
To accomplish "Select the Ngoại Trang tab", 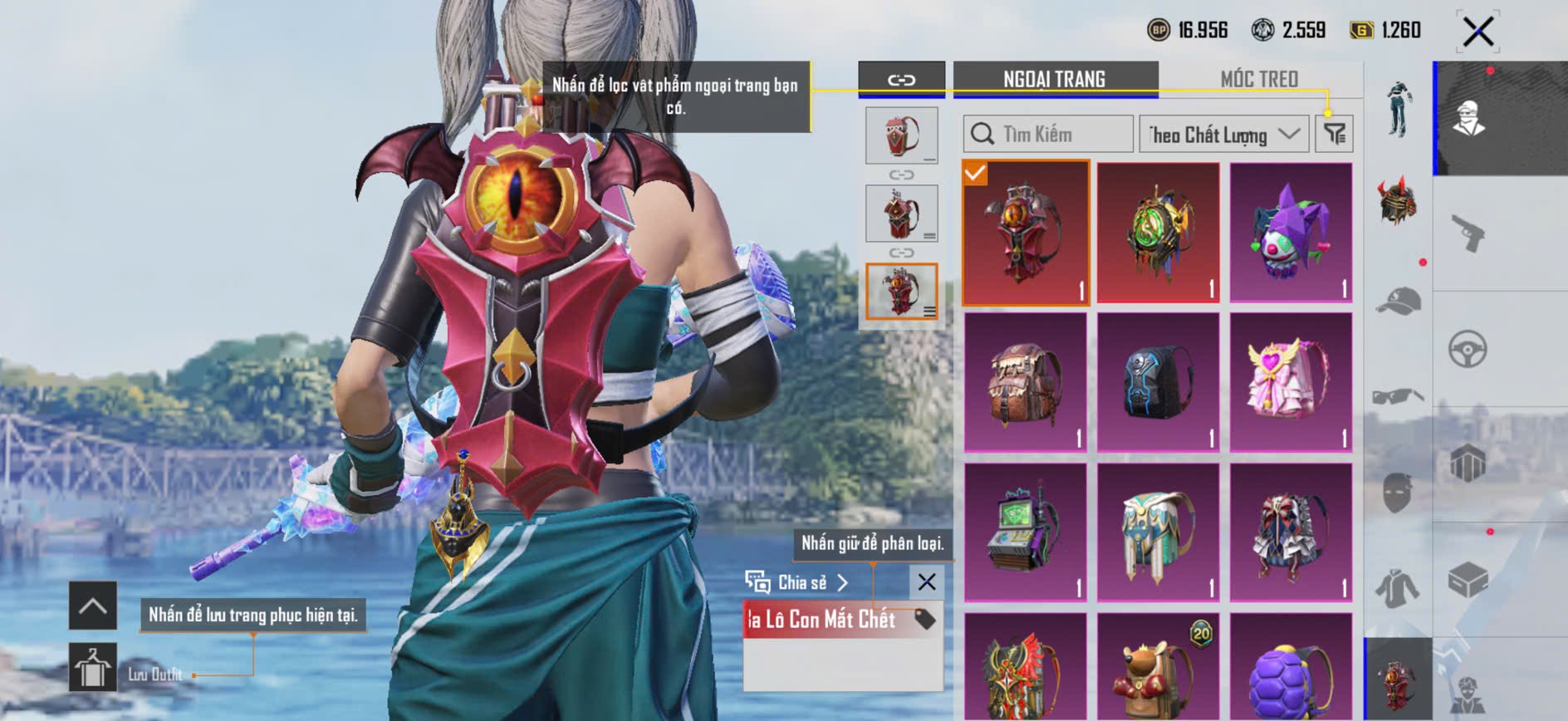I will coord(1054,79).
